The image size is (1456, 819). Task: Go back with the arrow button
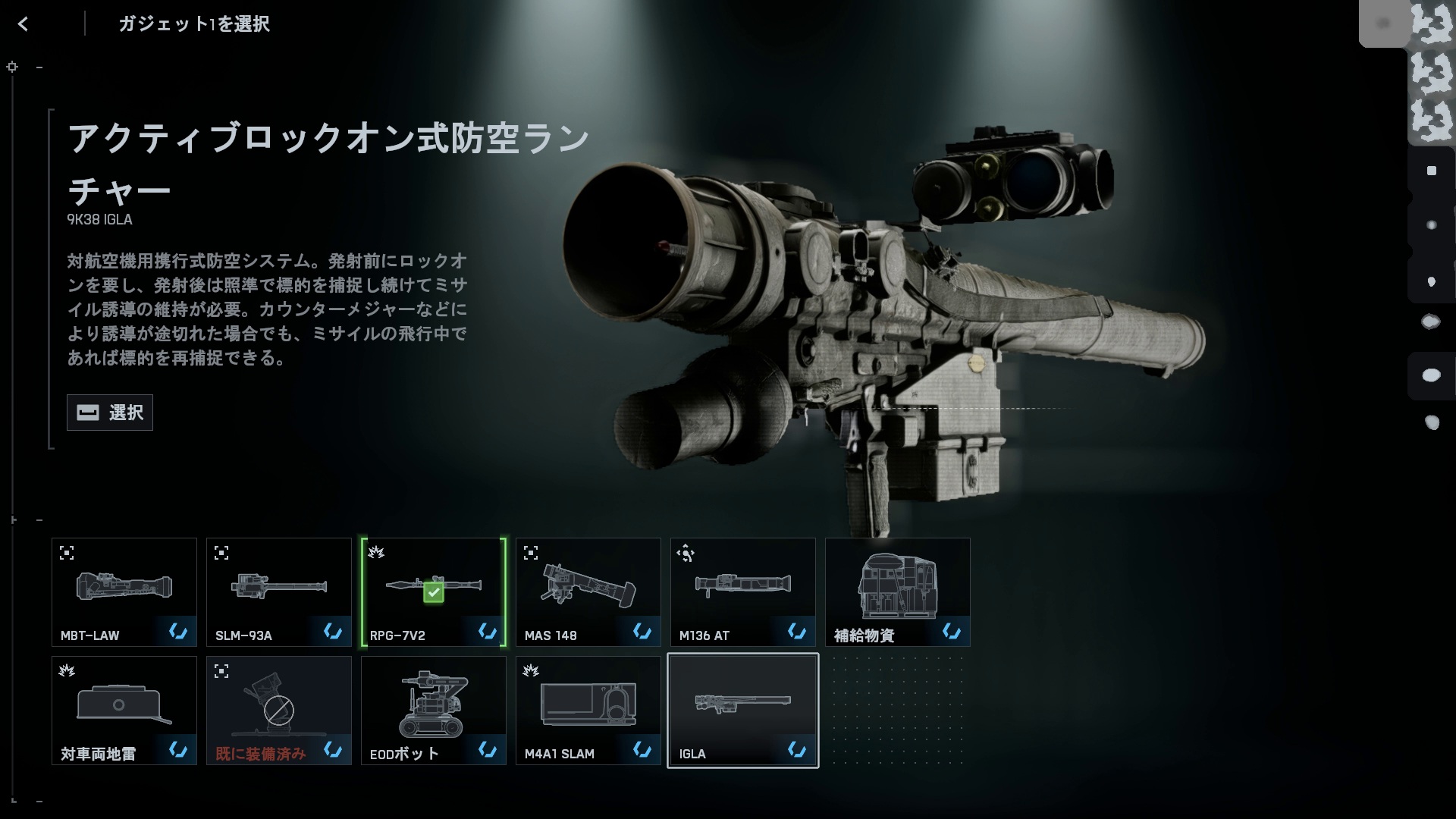pos(24,24)
